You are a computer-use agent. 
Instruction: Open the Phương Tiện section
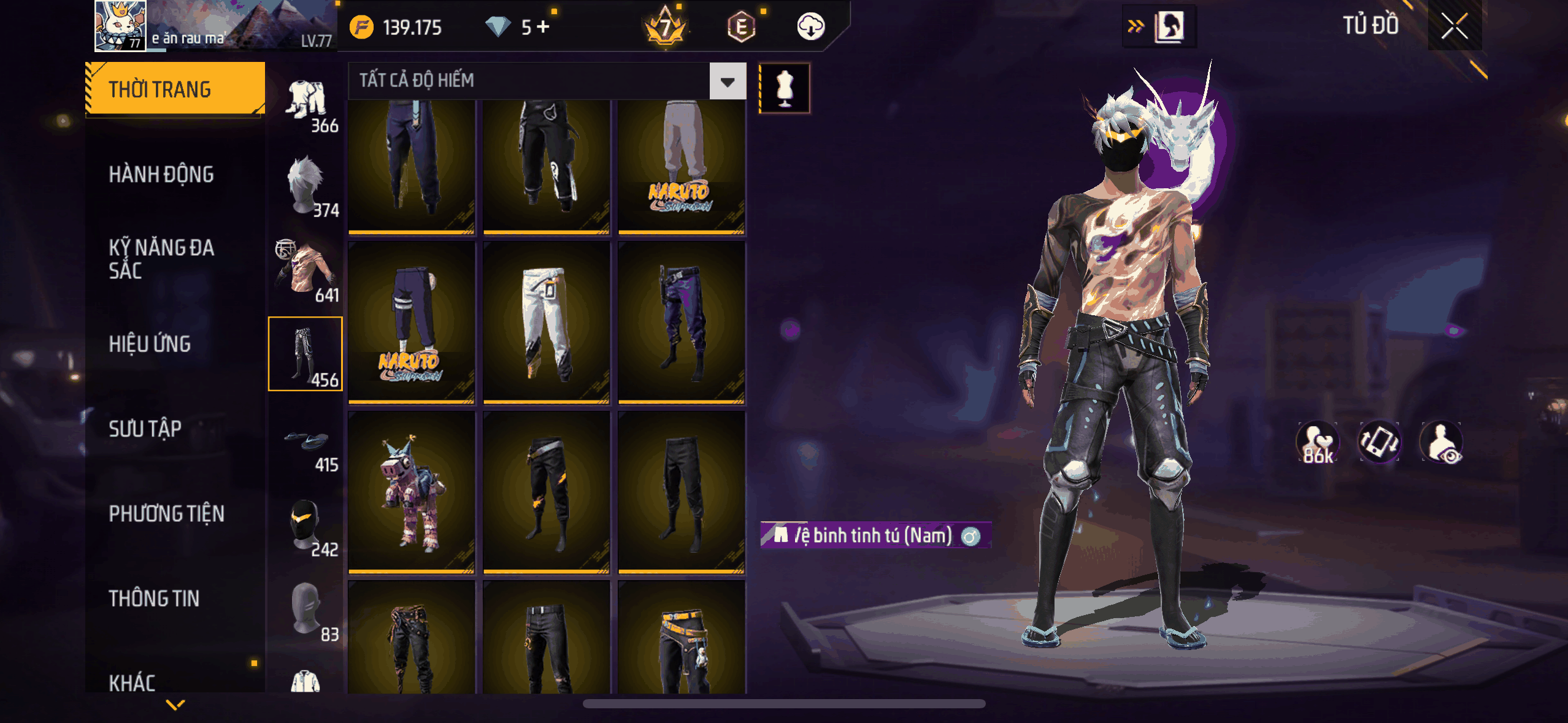[x=166, y=514]
